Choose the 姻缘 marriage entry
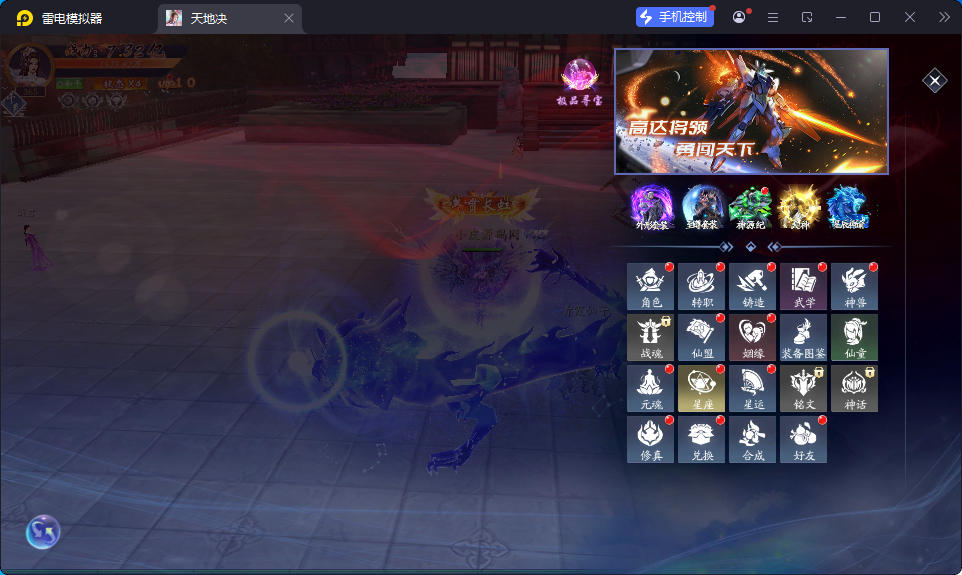This screenshot has width=962, height=575. [753, 337]
